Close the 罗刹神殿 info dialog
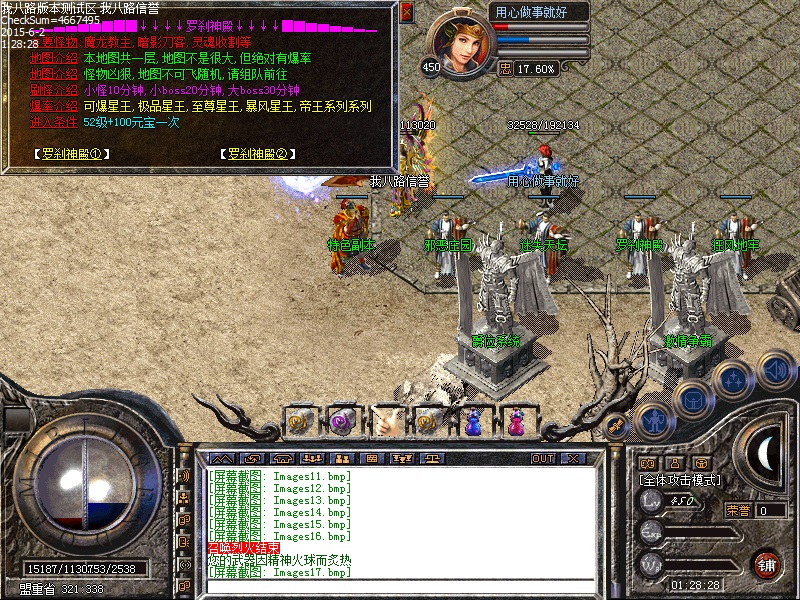800x600 pixels. click(406, 12)
